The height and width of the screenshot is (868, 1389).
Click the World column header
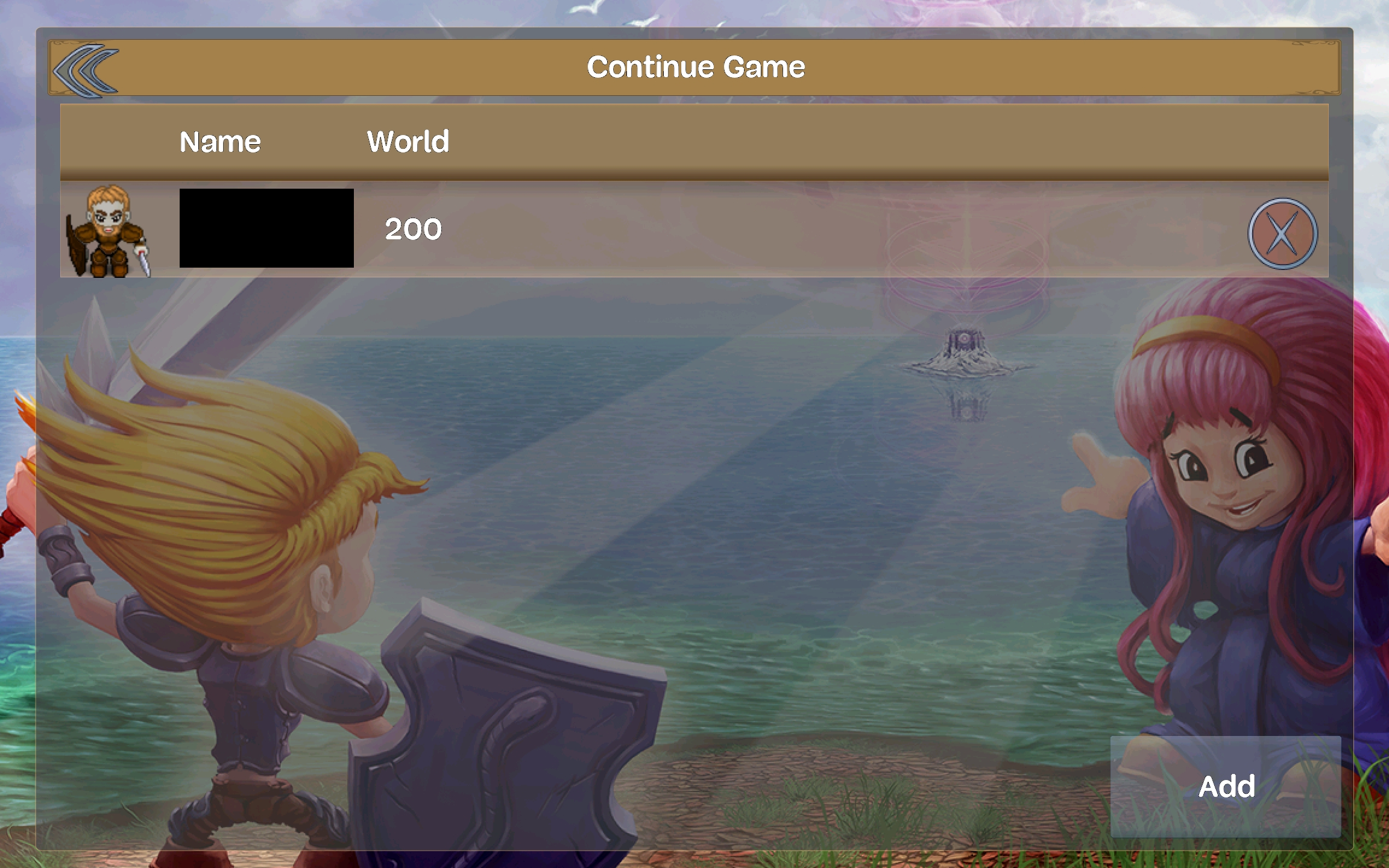[x=408, y=142]
